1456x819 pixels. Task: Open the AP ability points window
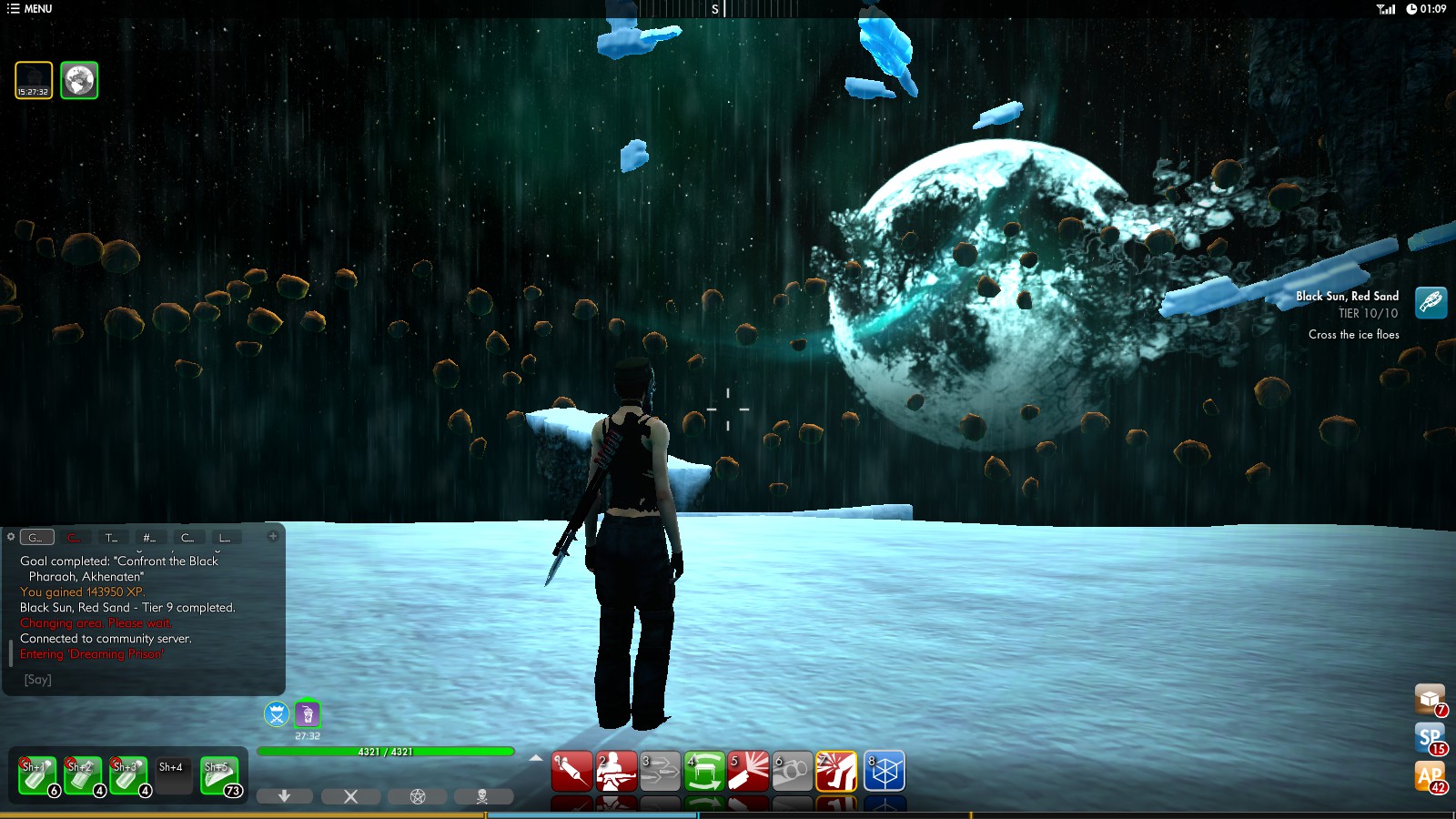tap(1430, 776)
